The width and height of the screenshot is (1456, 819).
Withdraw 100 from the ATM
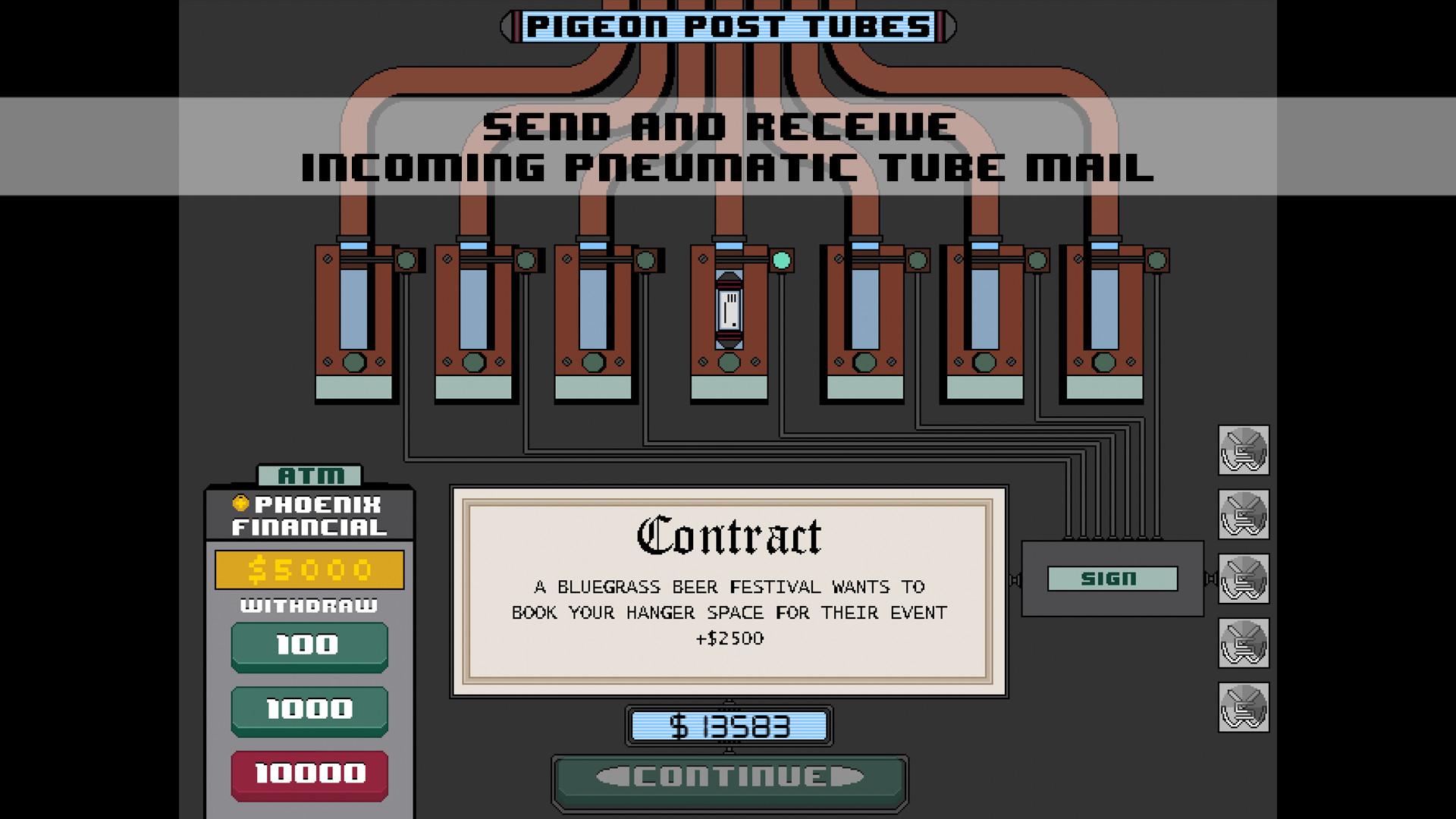[309, 645]
